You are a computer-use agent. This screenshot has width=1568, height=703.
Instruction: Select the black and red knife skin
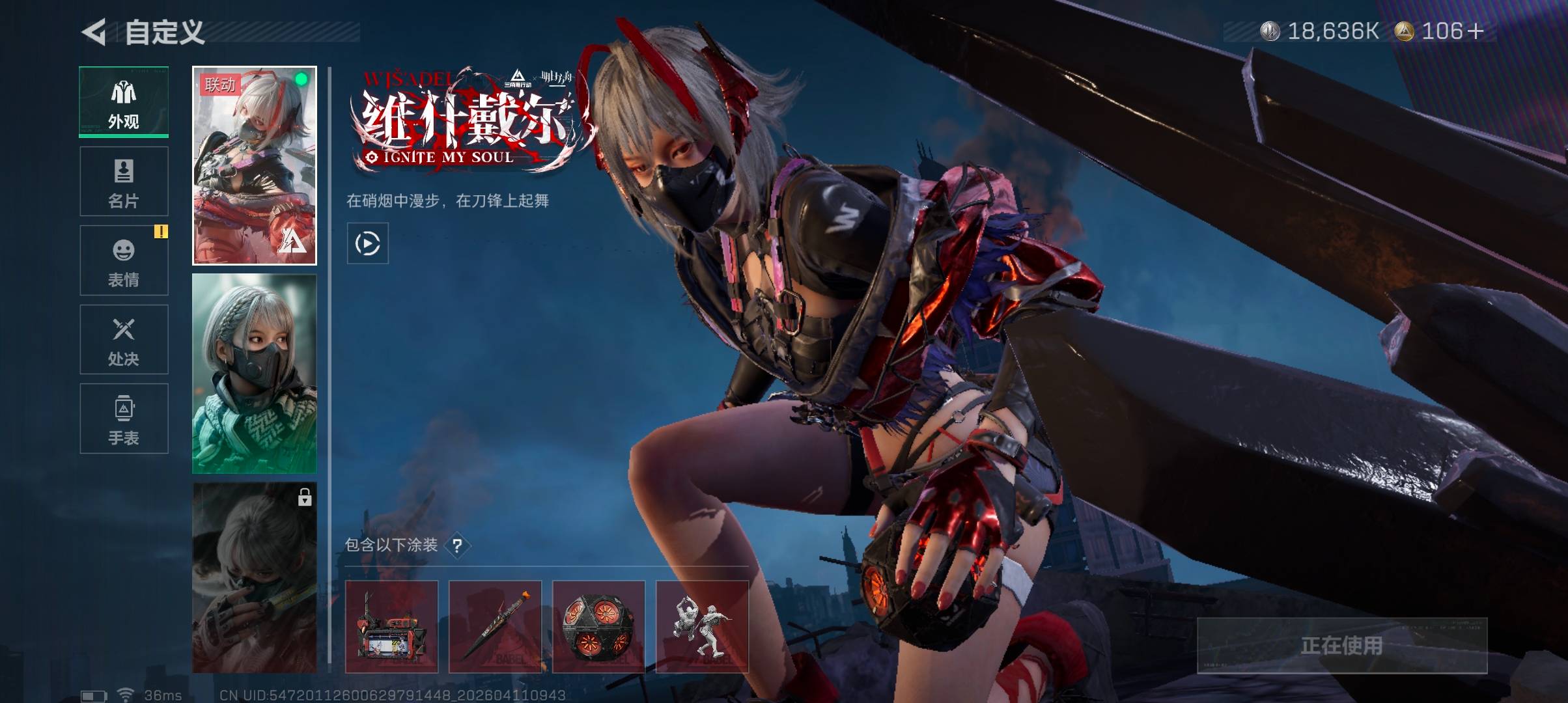click(x=495, y=627)
